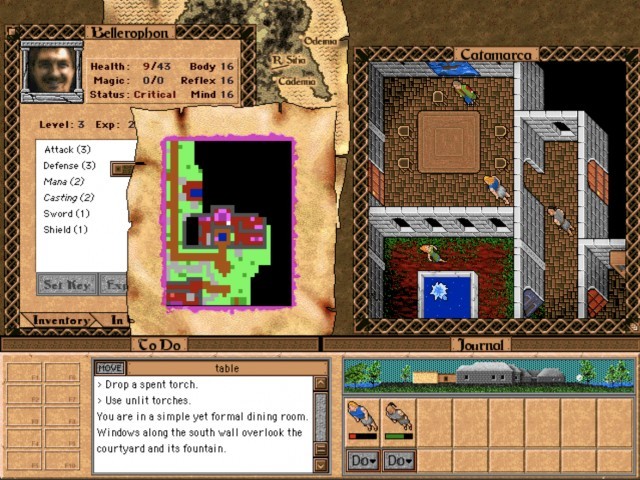Click the area overview map on the parchment
Image resolution: width=640 pixels, height=480 pixels.
click(228, 222)
